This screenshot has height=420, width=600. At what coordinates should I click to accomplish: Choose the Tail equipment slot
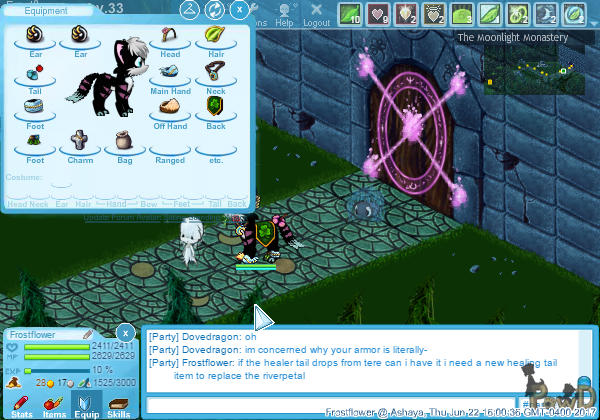coord(35,73)
